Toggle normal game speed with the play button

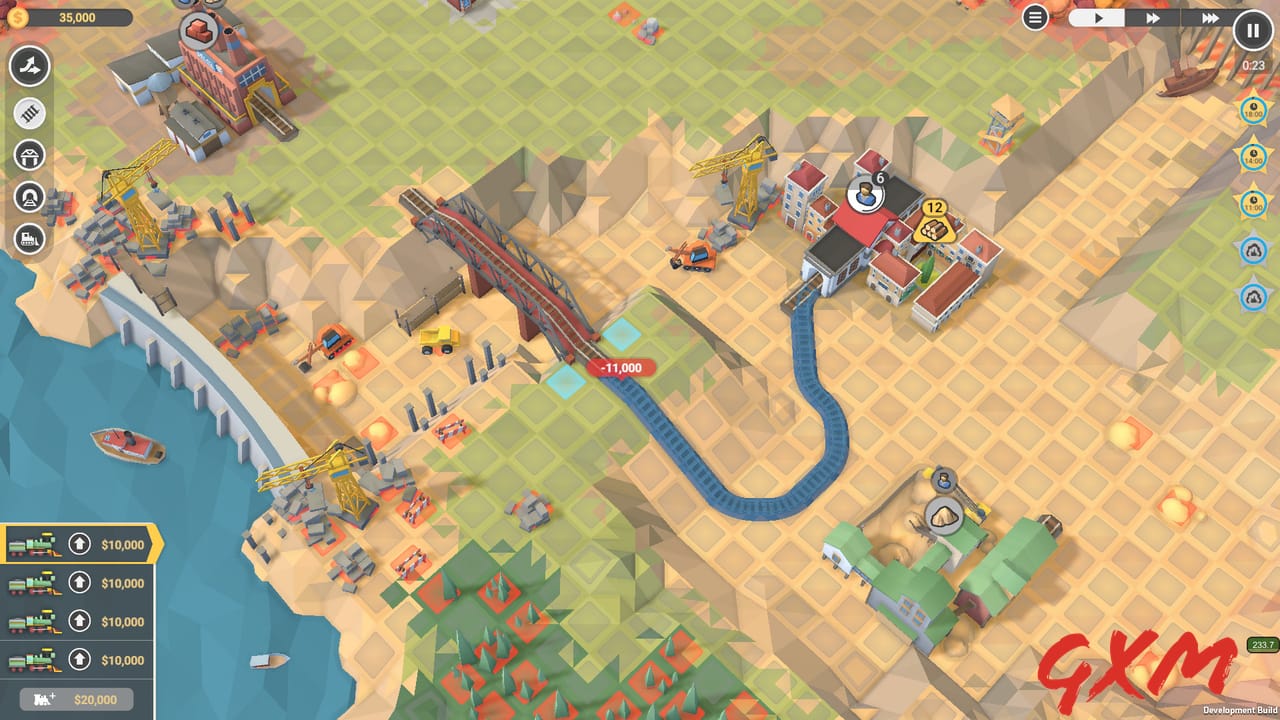[1098, 17]
